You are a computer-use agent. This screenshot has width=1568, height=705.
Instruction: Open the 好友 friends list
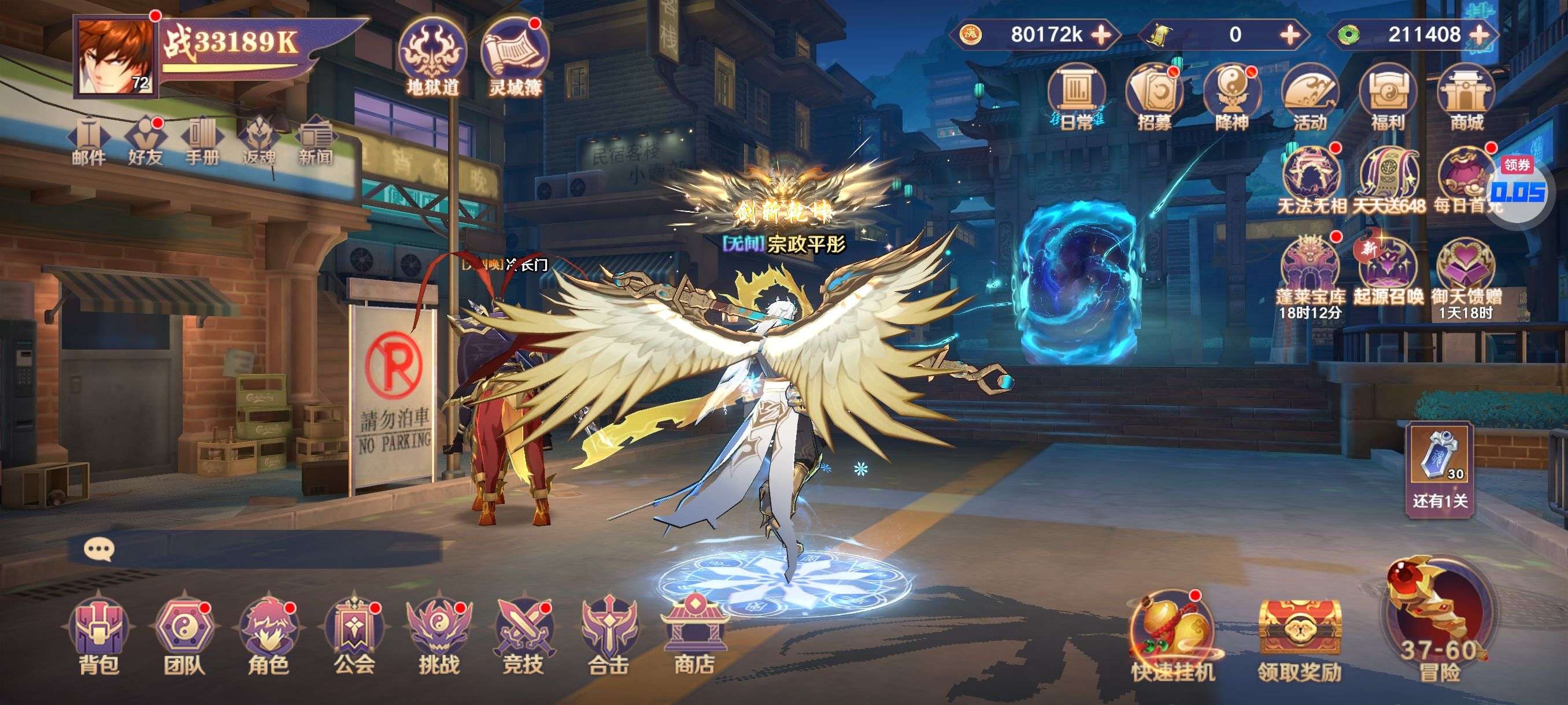tap(145, 141)
